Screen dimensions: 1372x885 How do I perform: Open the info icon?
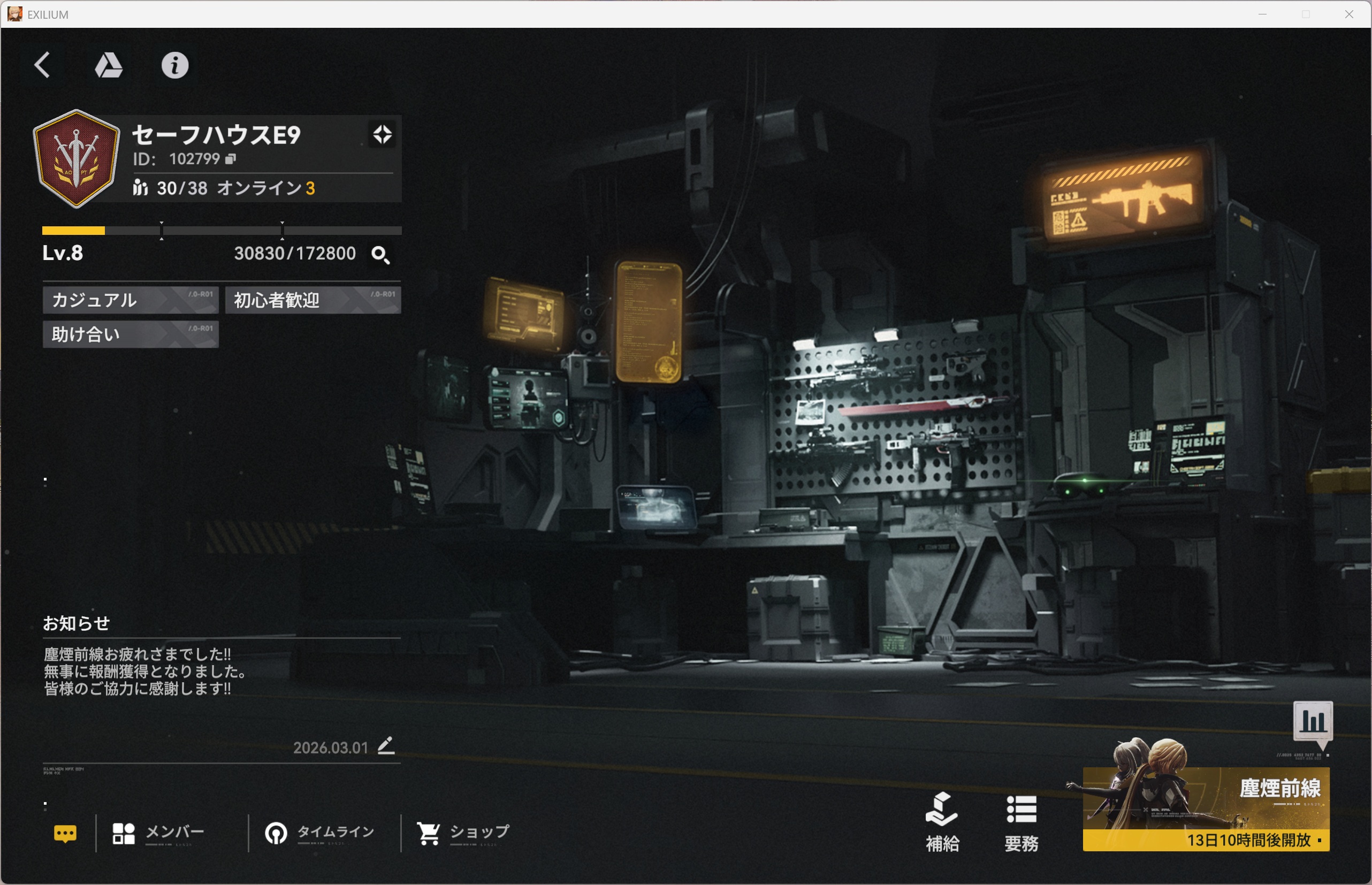[174, 65]
